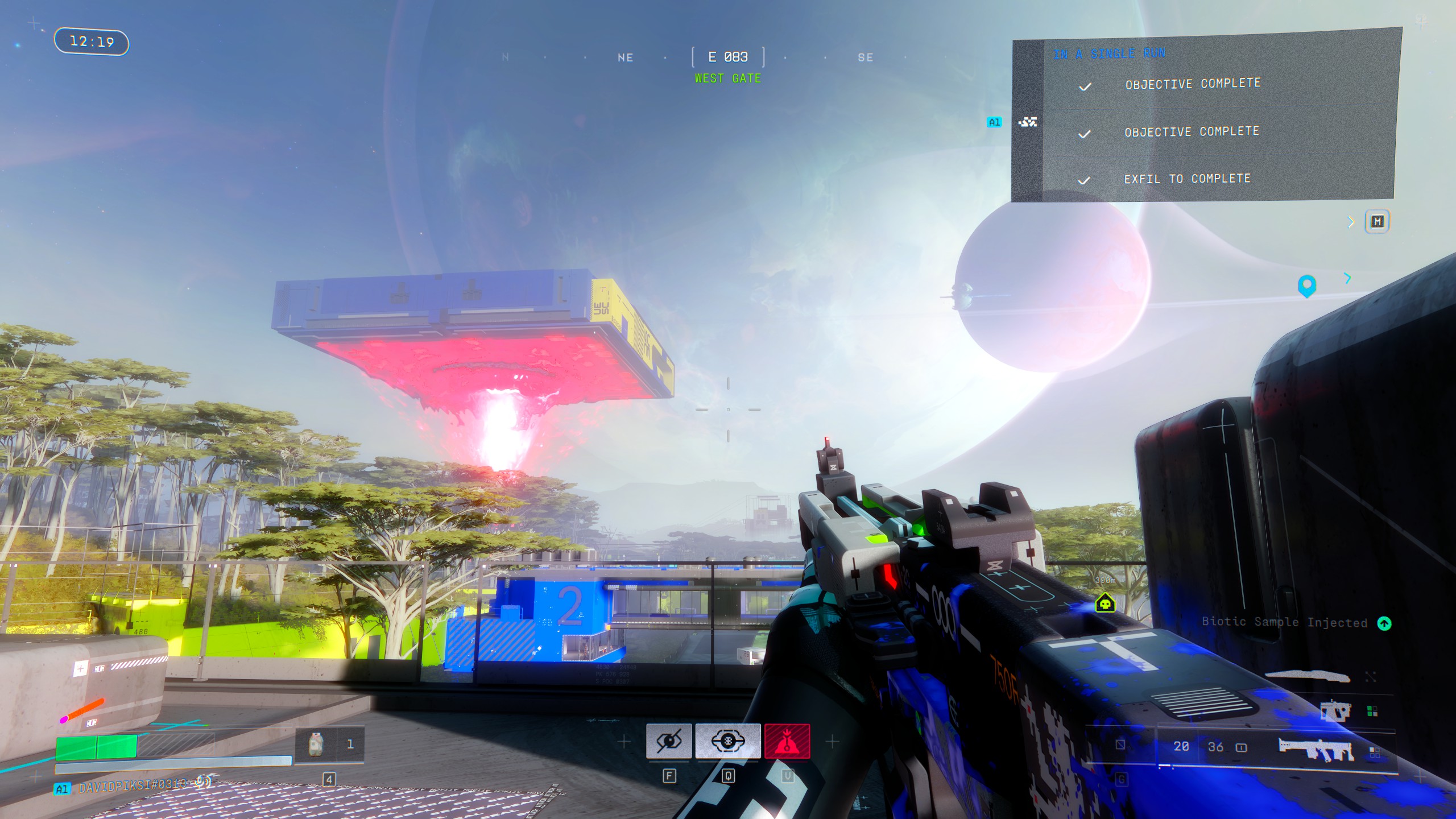
Task: Activate the crossed-out eye cloak ability
Action: tap(669, 741)
